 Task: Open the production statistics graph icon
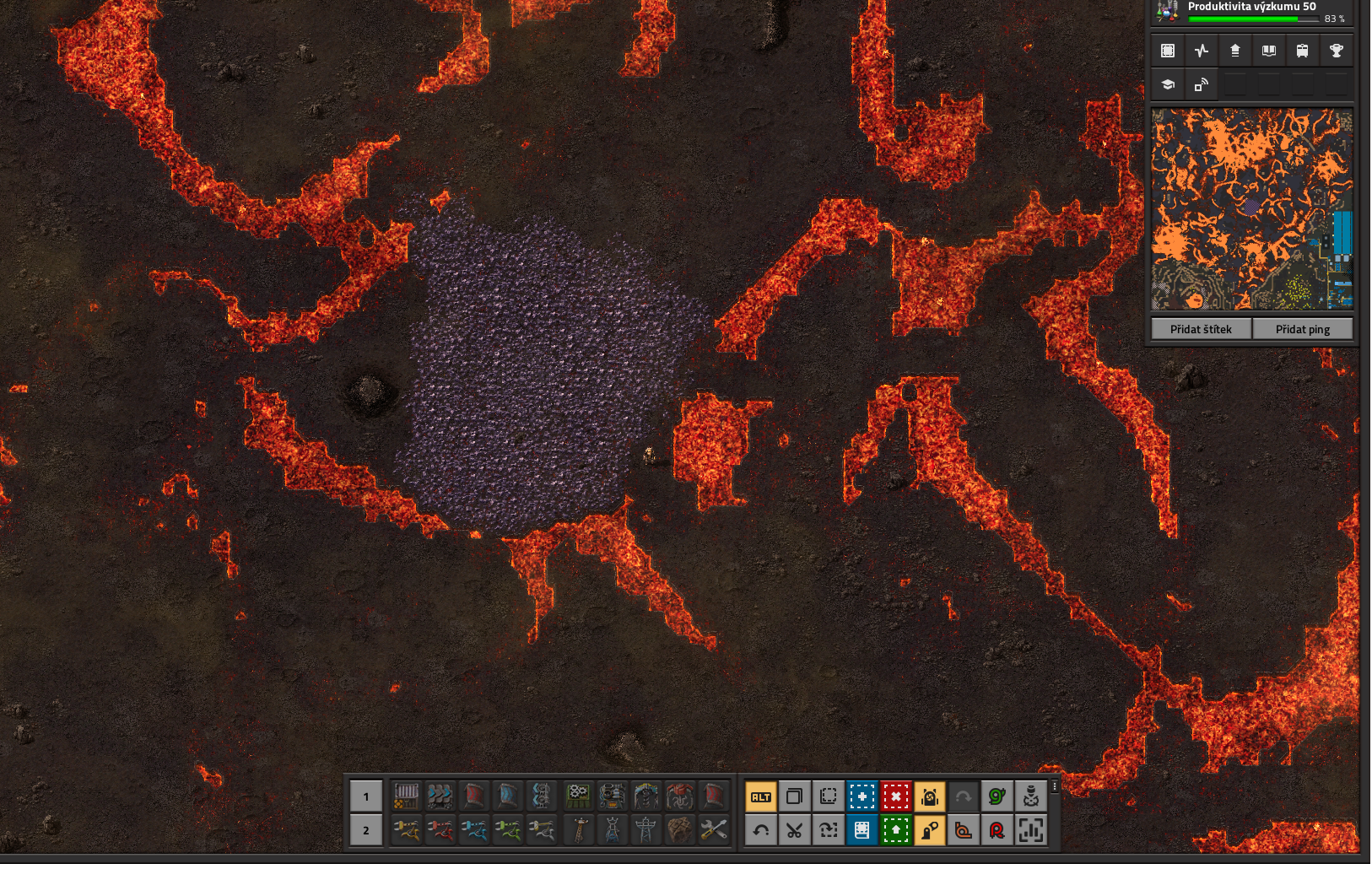[x=1202, y=51]
